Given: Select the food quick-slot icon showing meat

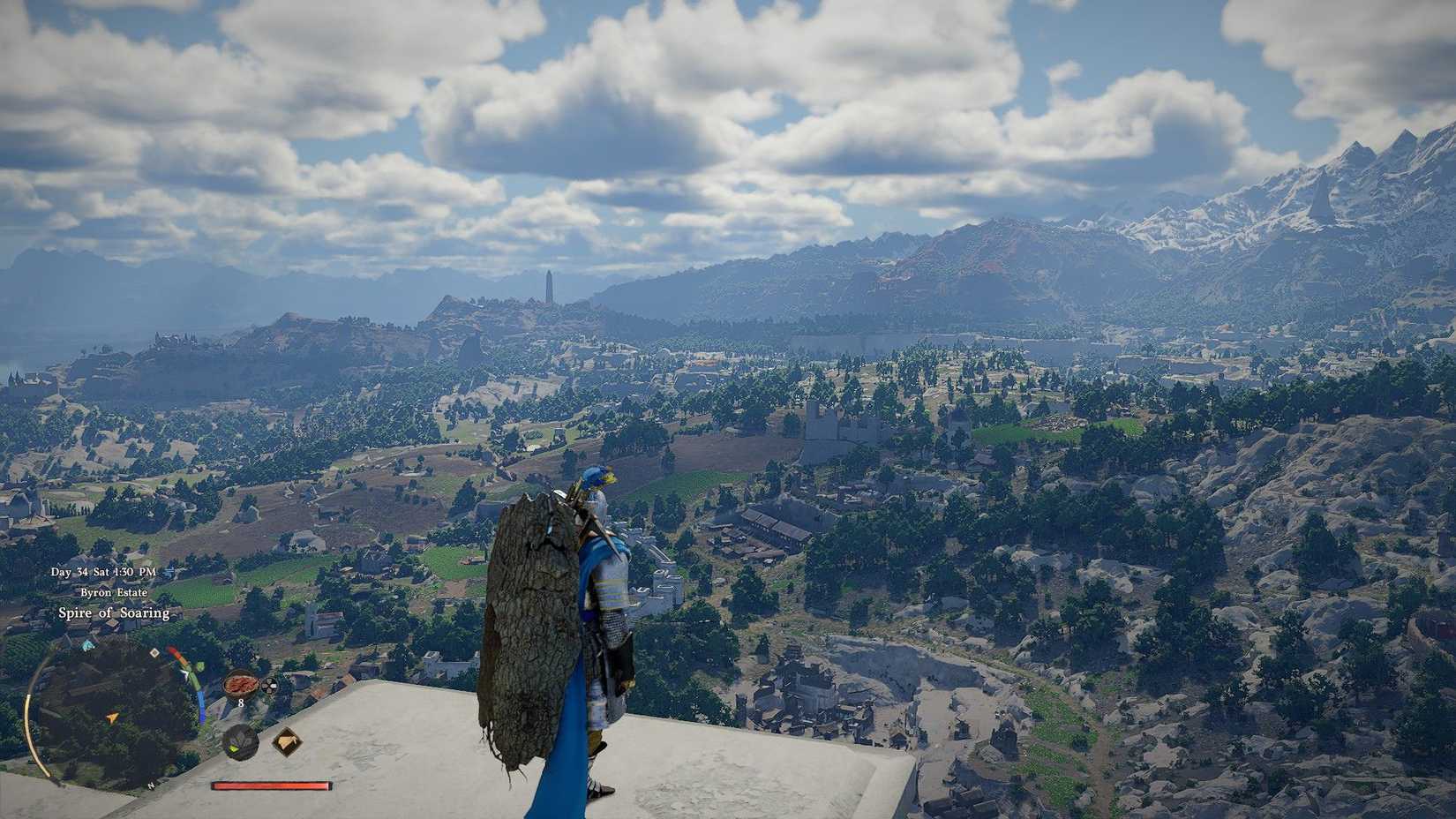Looking at the screenshot, I should [x=240, y=685].
